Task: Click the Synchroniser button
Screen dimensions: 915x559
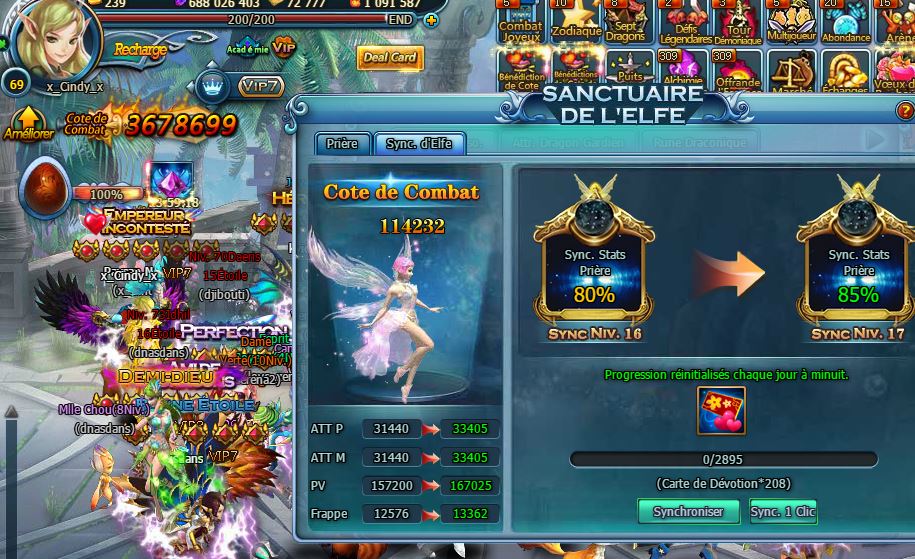Action: 688,512
